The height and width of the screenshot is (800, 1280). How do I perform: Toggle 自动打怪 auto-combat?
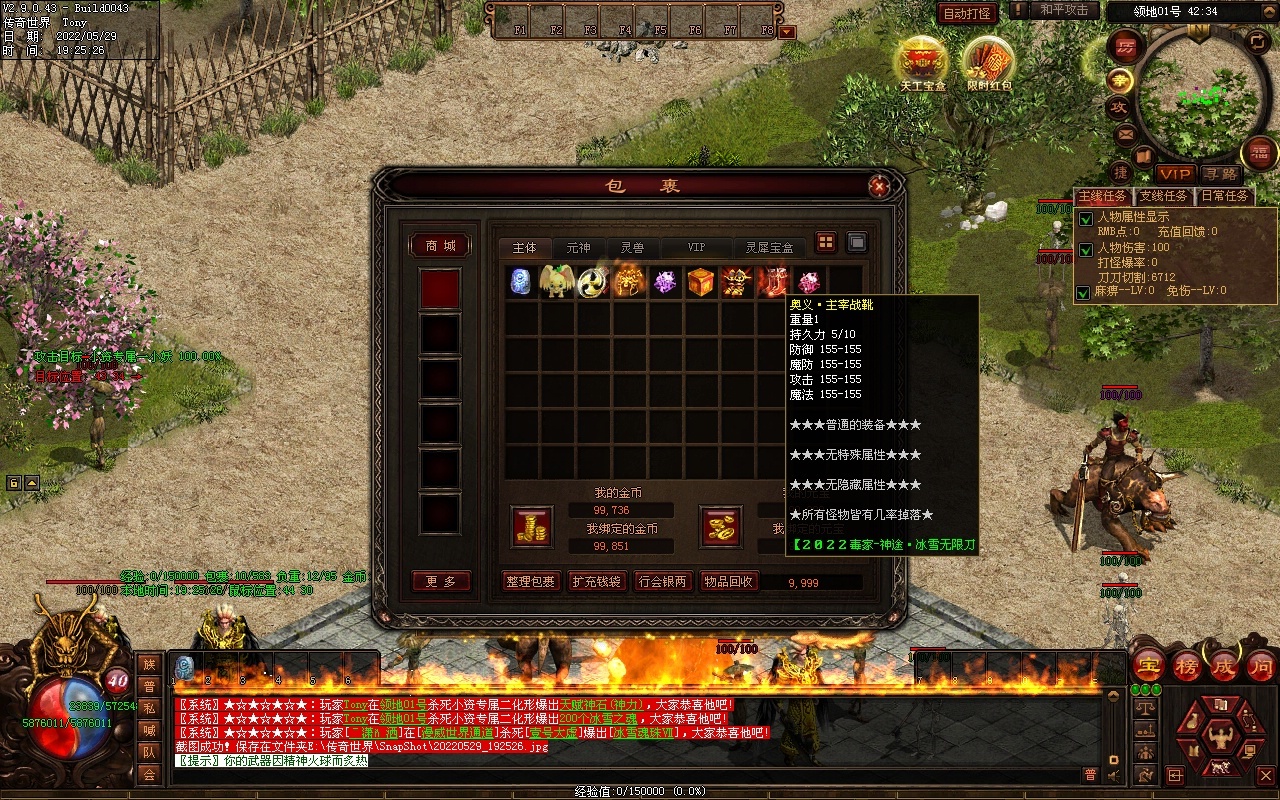(x=967, y=13)
